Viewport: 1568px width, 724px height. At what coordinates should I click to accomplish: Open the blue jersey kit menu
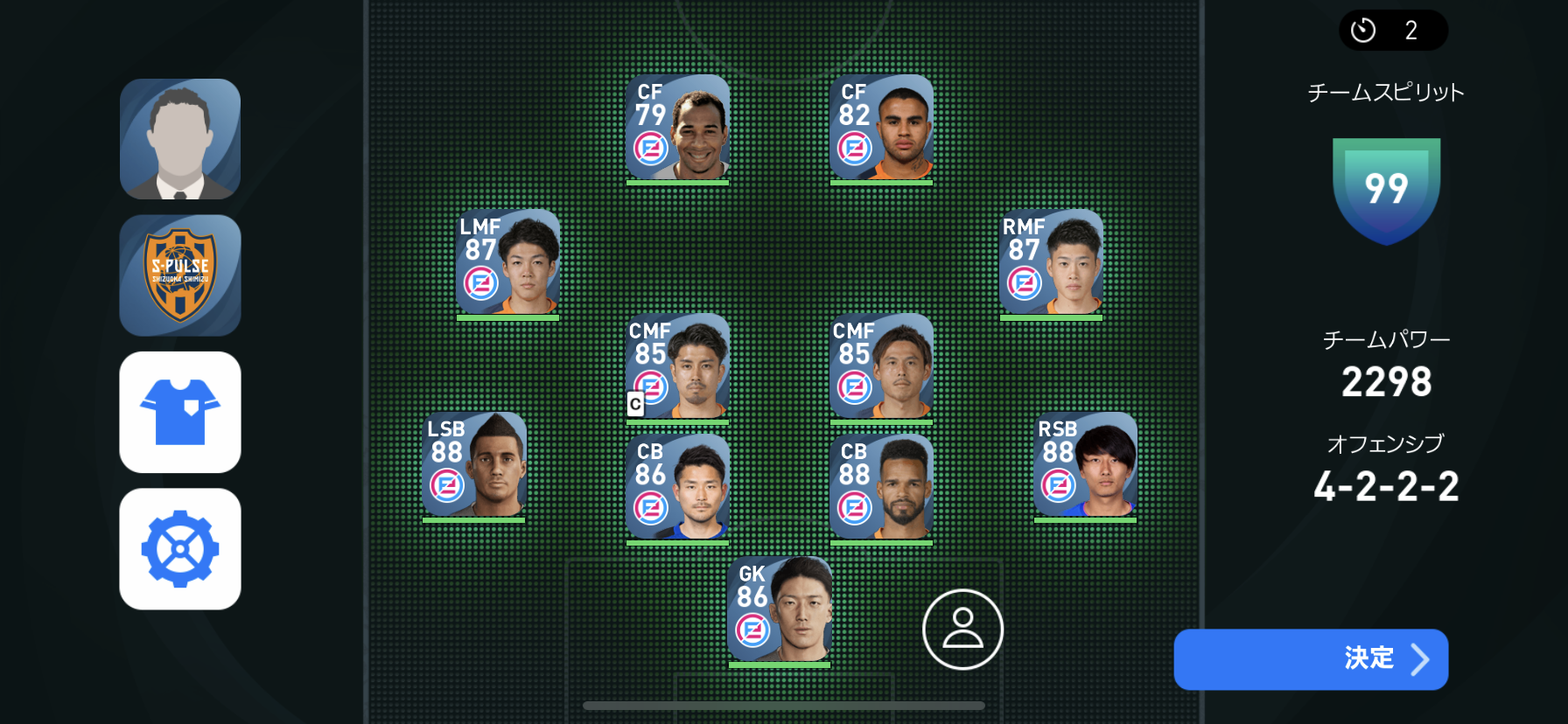[180, 412]
